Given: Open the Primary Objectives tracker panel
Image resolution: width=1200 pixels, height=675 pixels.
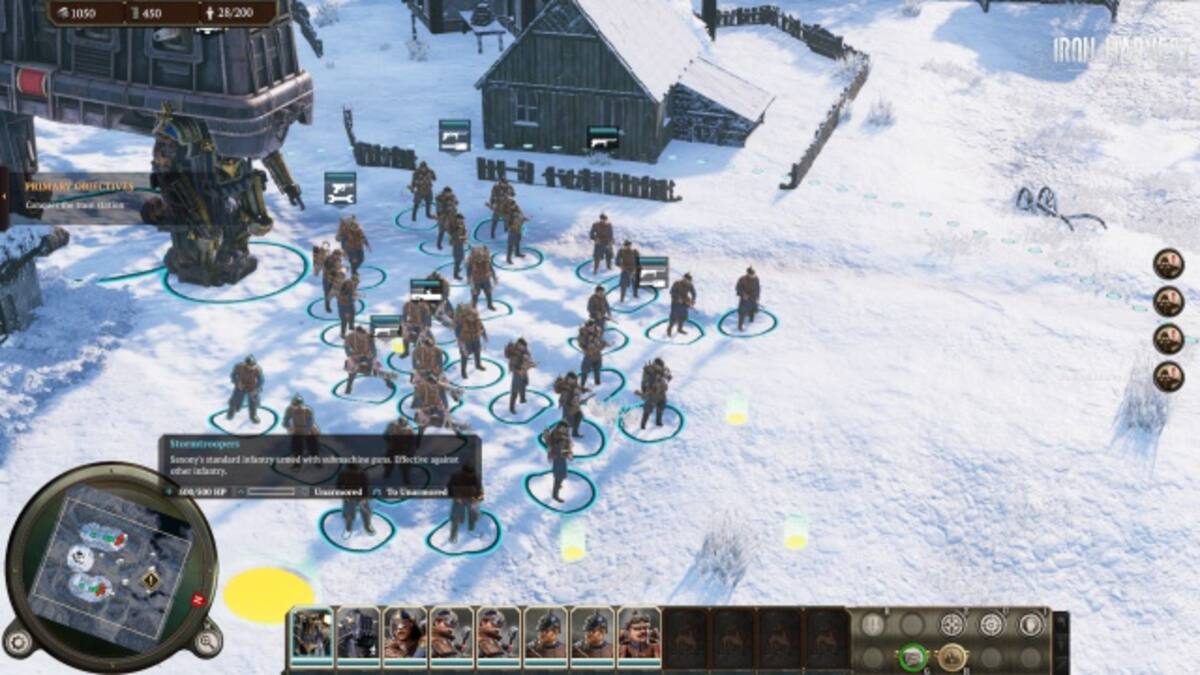Looking at the screenshot, I should point(78,193).
